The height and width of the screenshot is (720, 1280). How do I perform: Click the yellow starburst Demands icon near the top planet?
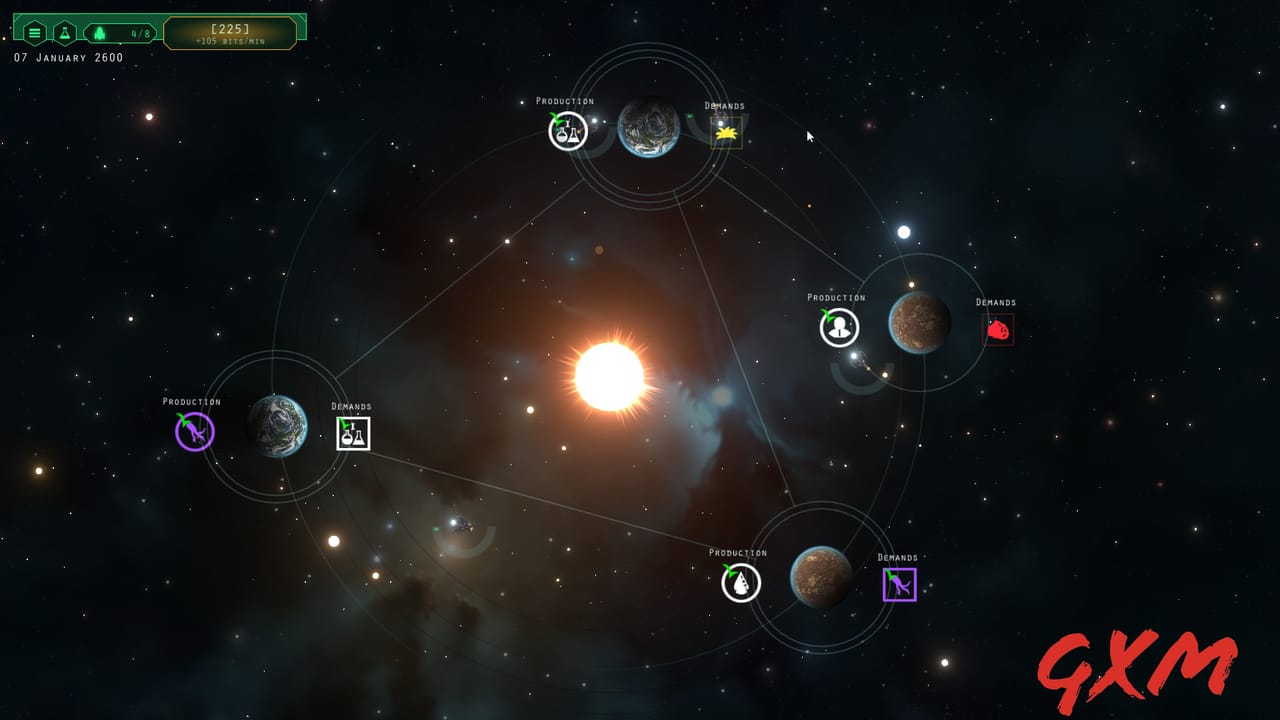726,131
